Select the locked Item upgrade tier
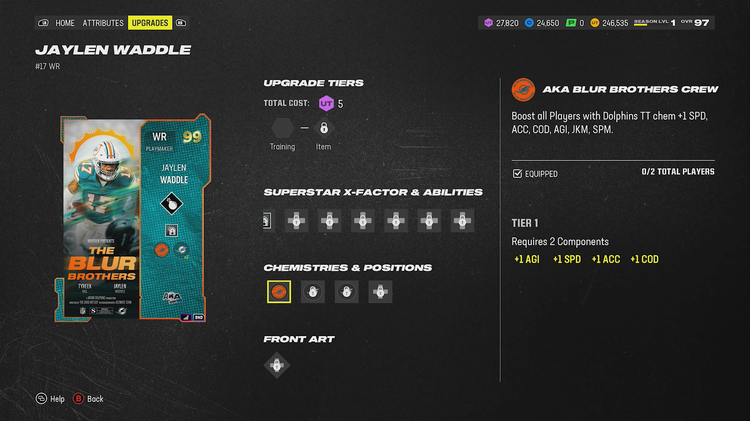The width and height of the screenshot is (750, 421). [x=323, y=128]
